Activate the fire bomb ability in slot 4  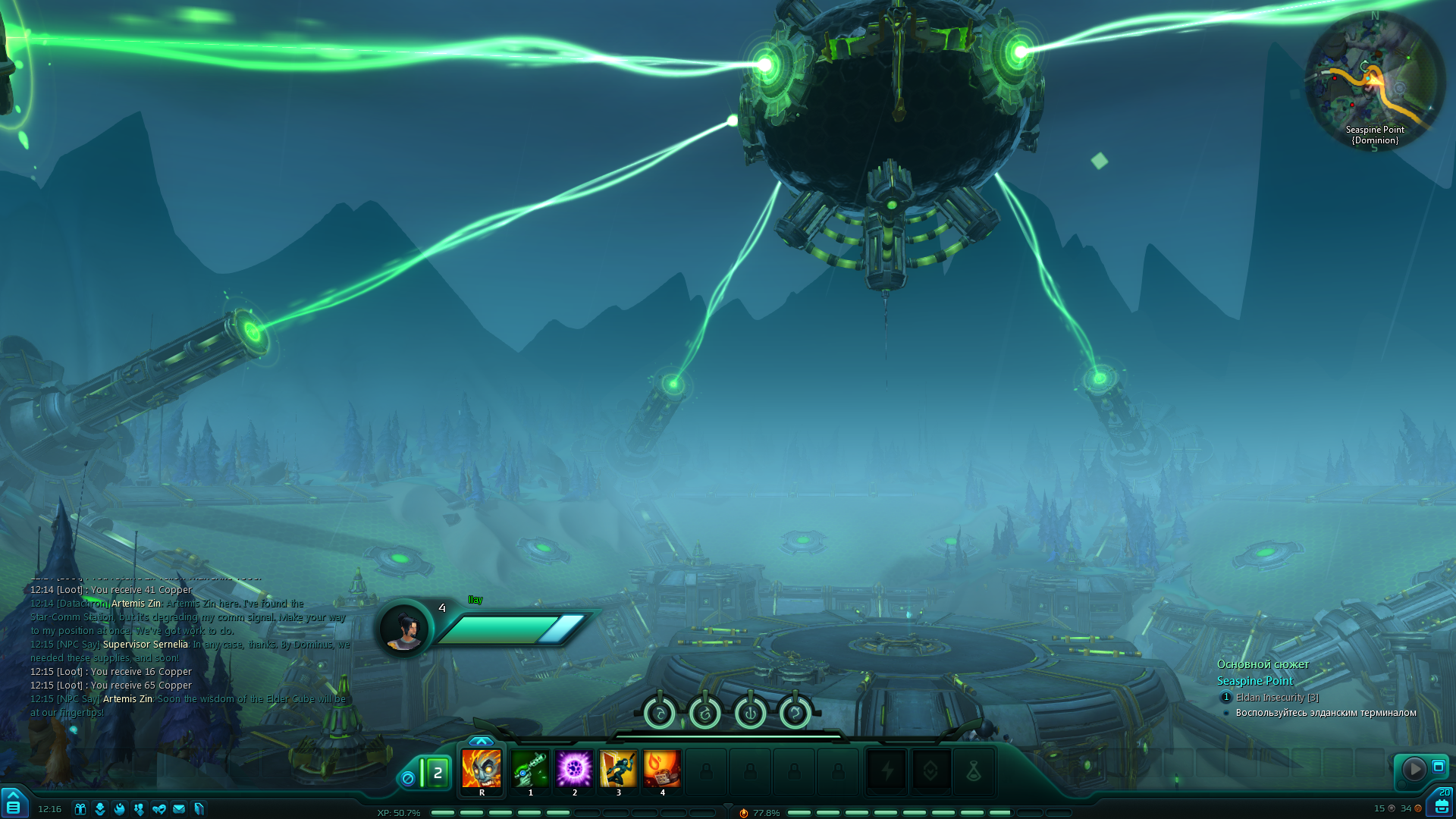662,769
